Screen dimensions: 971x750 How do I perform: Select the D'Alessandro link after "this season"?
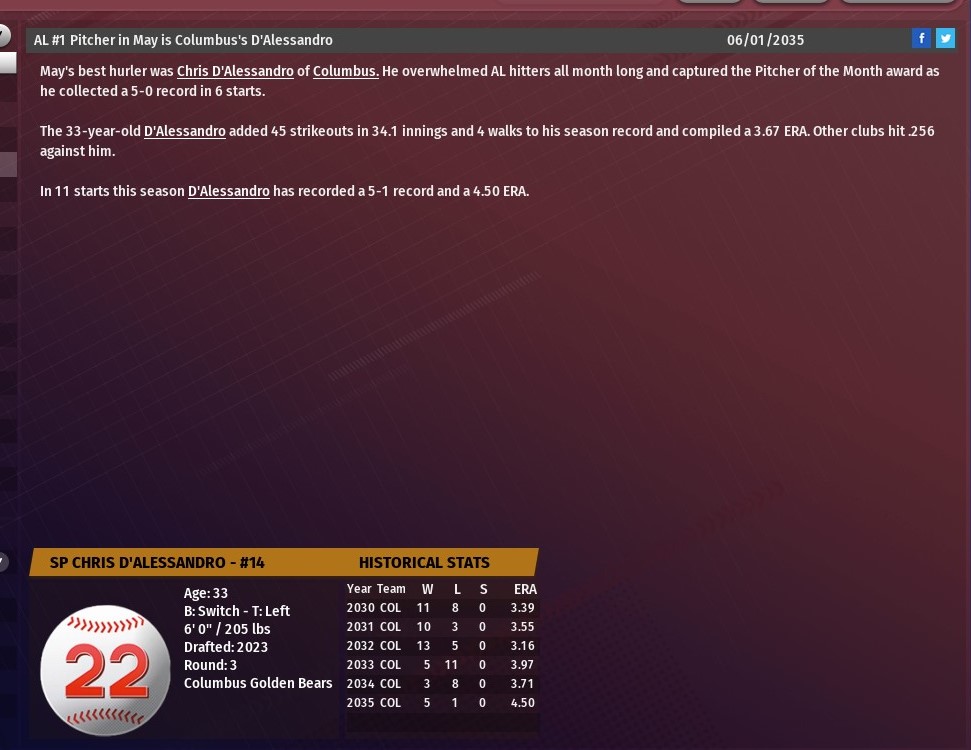[229, 191]
